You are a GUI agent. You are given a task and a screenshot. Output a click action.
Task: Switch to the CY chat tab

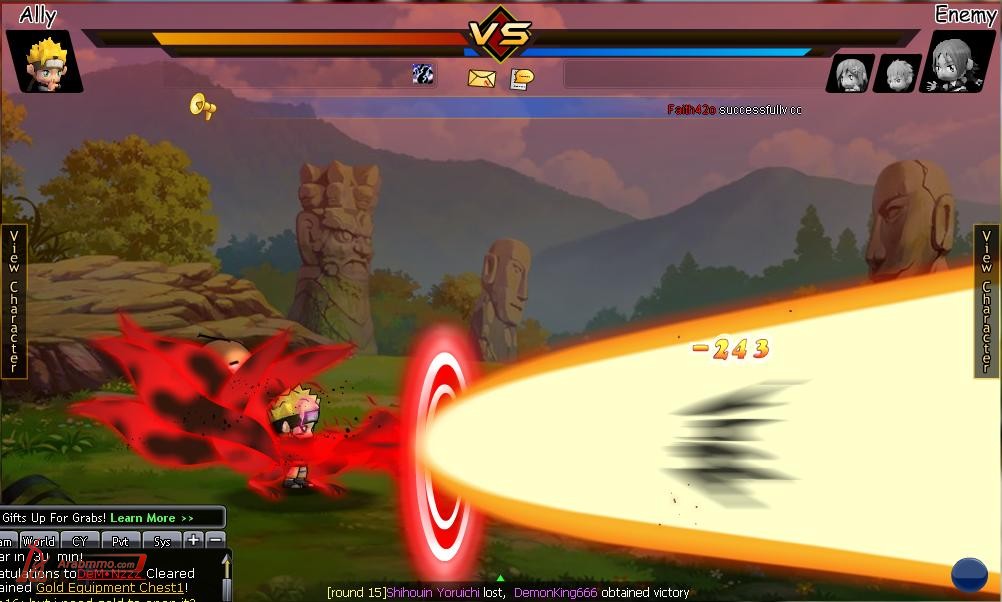[x=80, y=541]
